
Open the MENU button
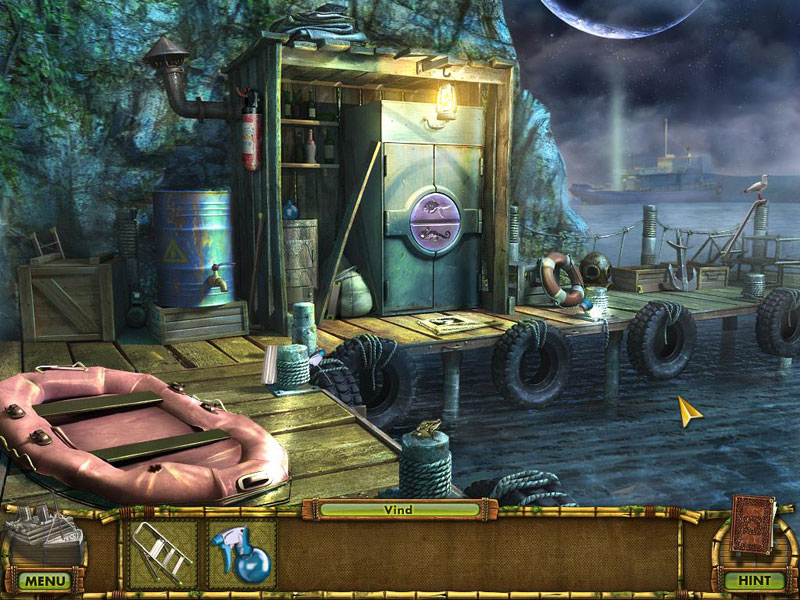[x=44, y=580]
